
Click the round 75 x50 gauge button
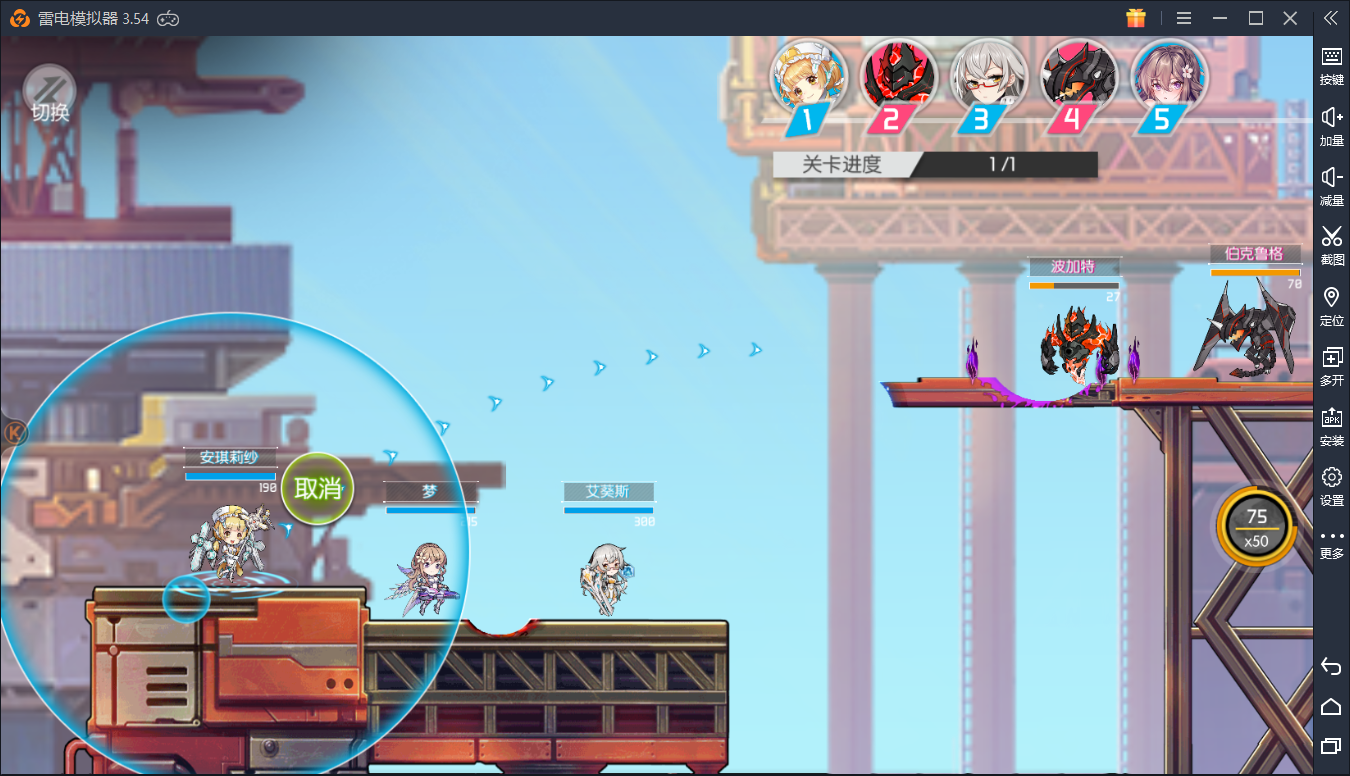coord(1256,526)
